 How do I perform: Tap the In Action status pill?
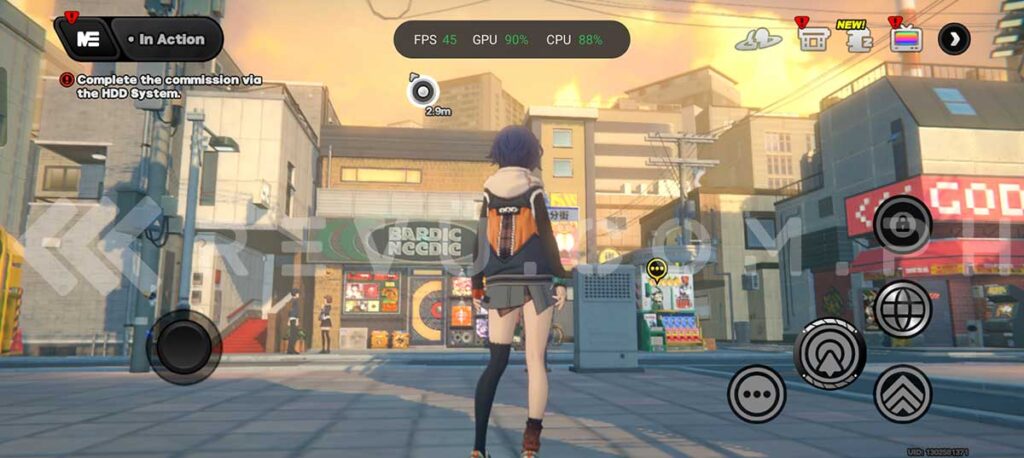click(166, 40)
